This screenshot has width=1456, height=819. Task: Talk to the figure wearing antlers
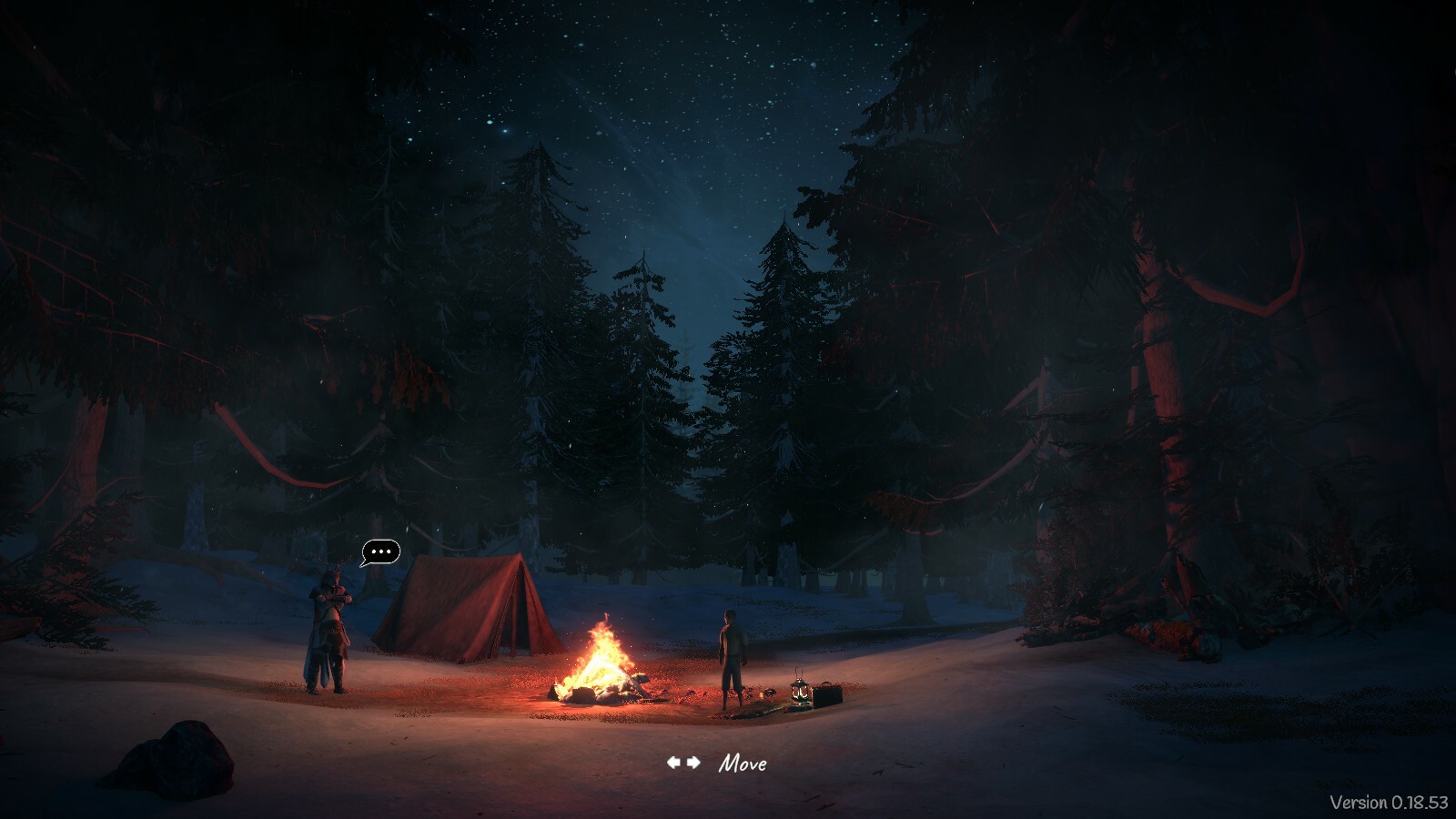[329, 628]
